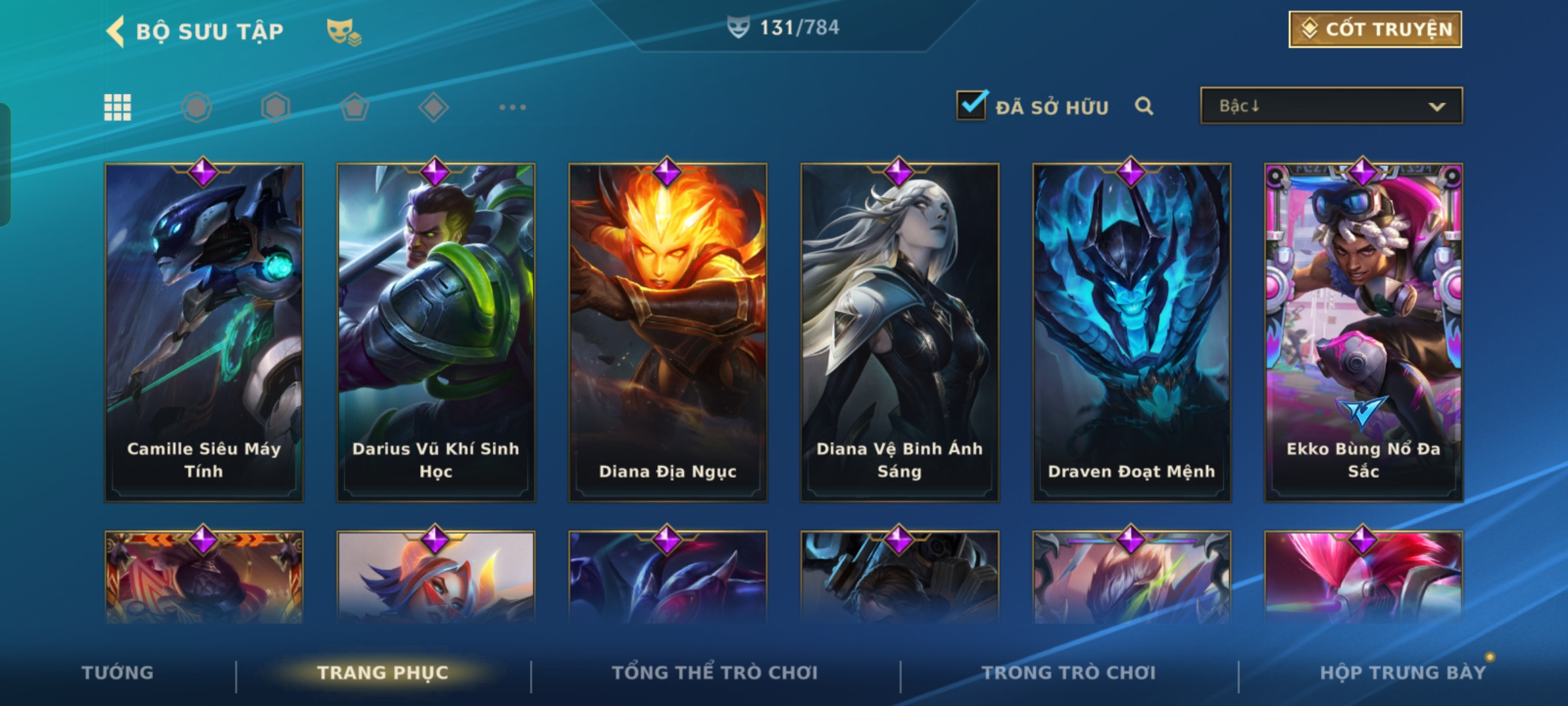The image size is (1568, 706).
Task: Open the skin search magnifier
Action: (1143, 106)
